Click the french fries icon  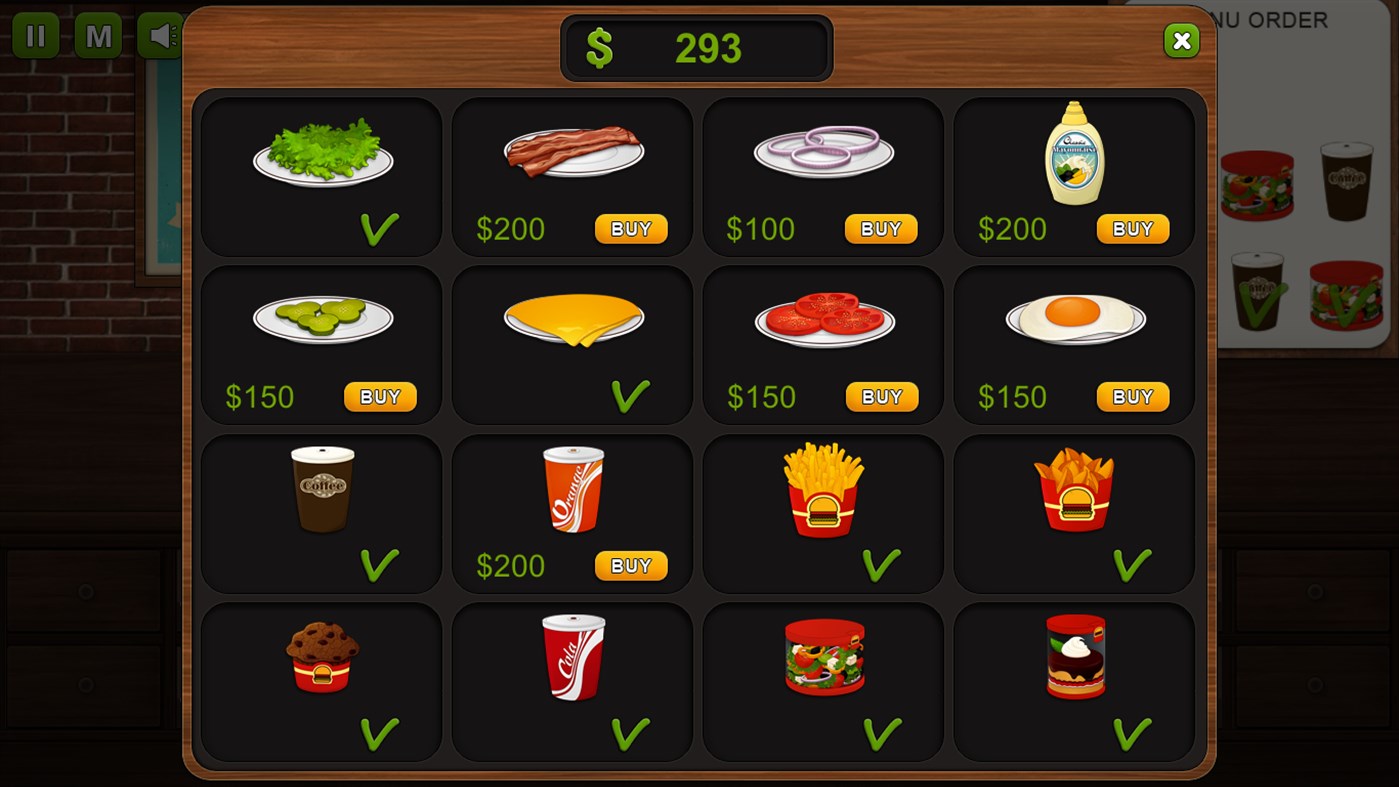point(822,488)
